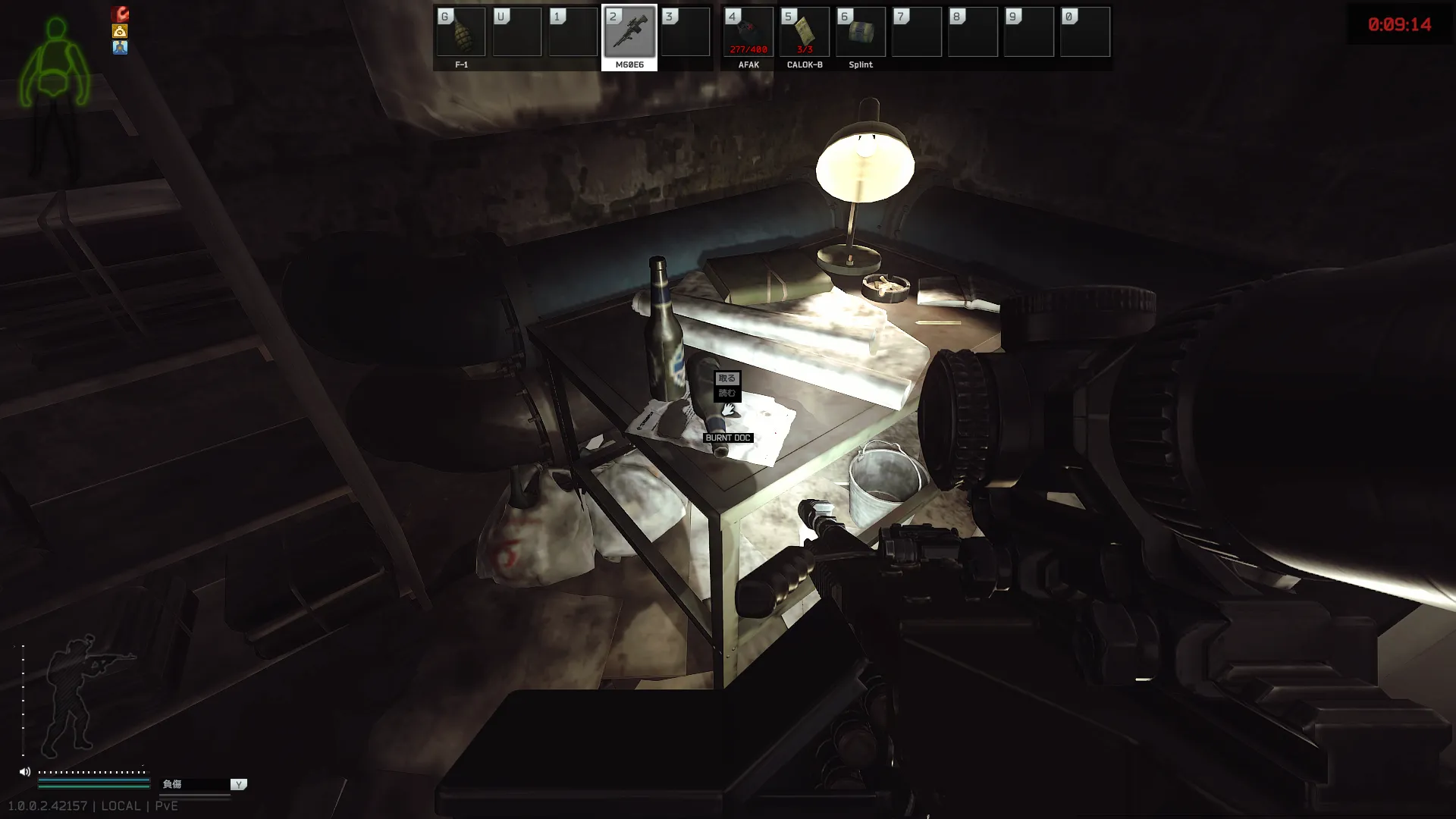Click the blue status effect icon
Image resolution: width=1456 pixels, height=819 pixels.
coord(120,48)
